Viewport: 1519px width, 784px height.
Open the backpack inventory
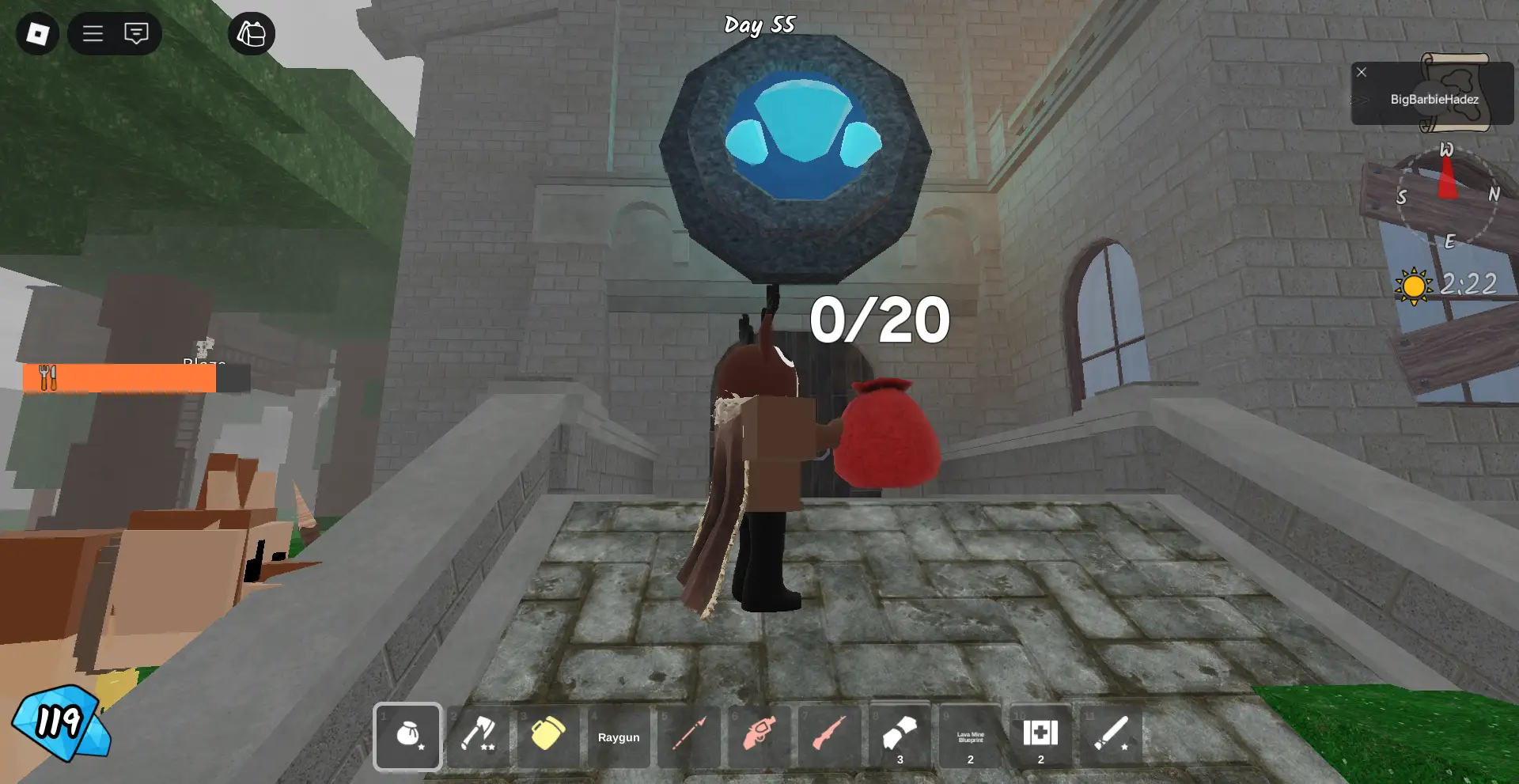(x=251, y=33)
